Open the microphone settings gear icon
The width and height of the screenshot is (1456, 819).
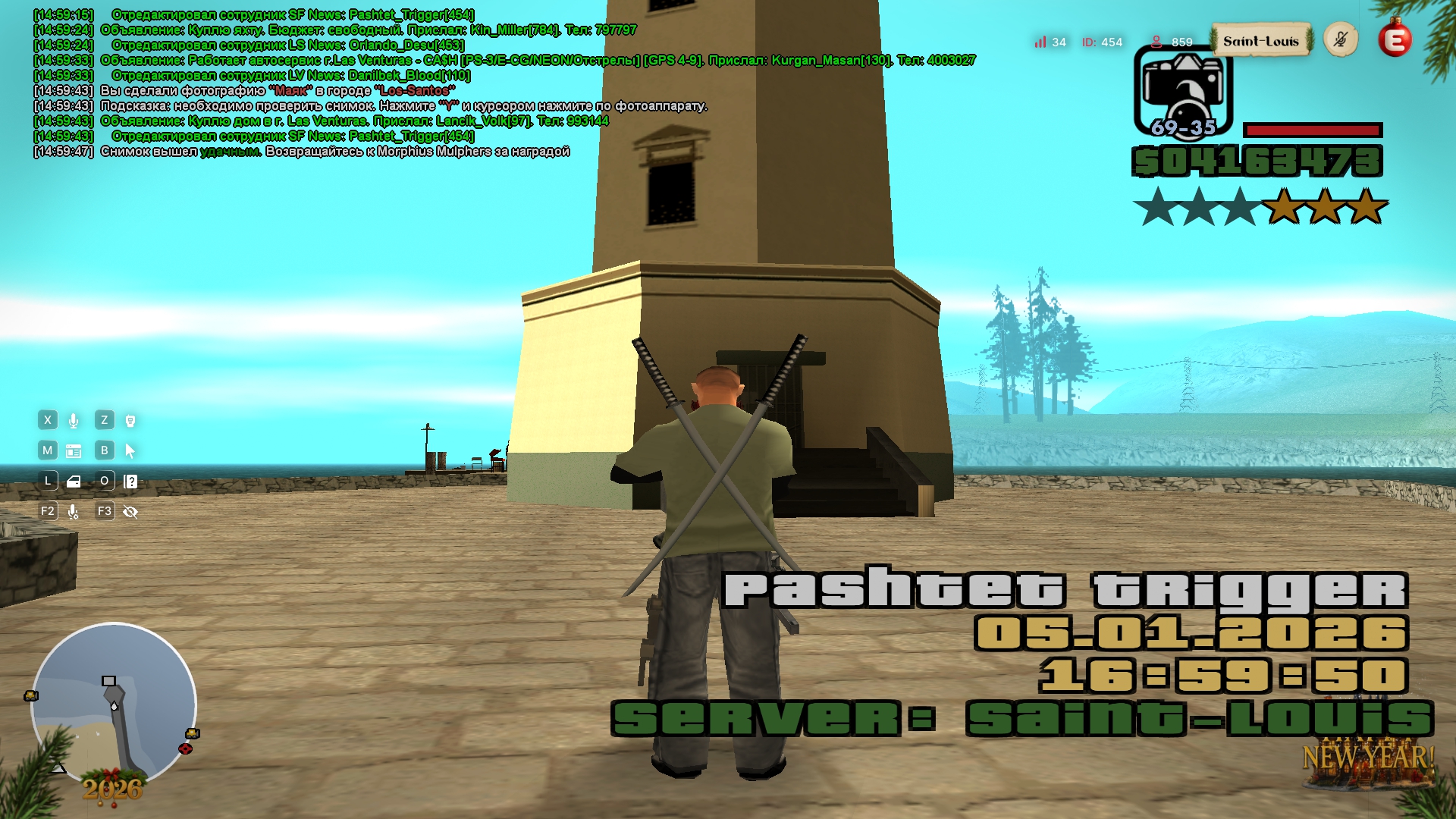coord(74,512)
